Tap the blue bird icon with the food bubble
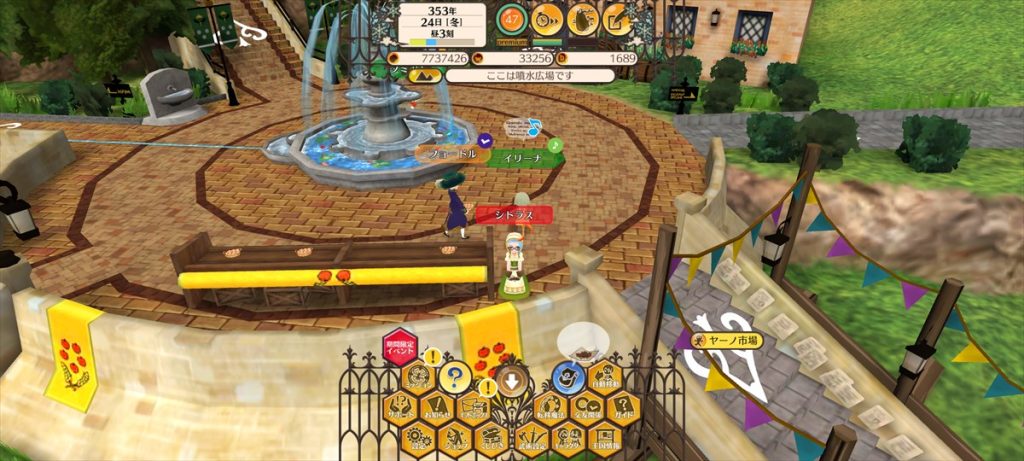Viewport: 1024px width, 461px height. pyautogui.click(x=569, y=378)
